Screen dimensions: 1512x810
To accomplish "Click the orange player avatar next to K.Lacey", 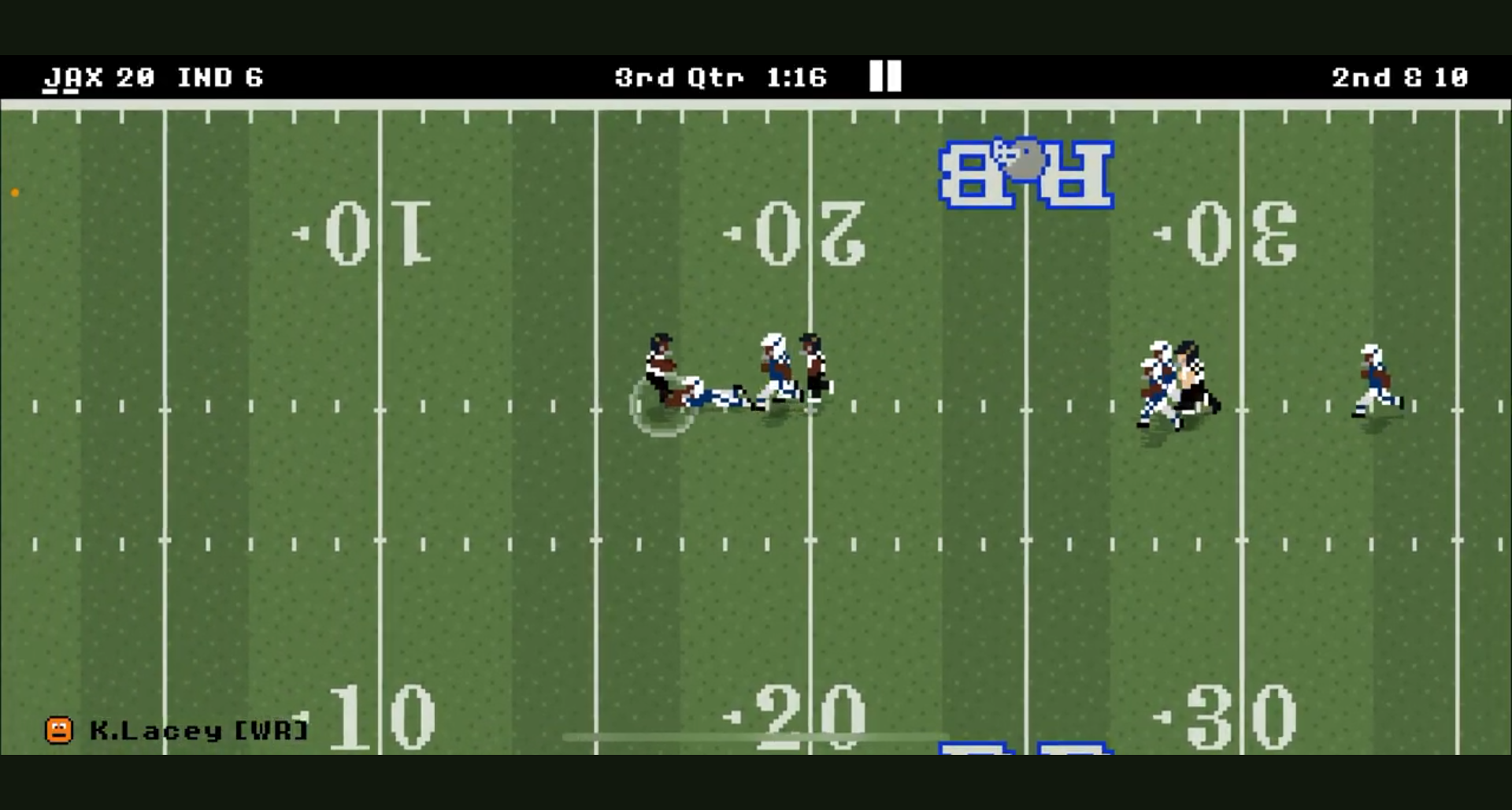I will 60,729.
